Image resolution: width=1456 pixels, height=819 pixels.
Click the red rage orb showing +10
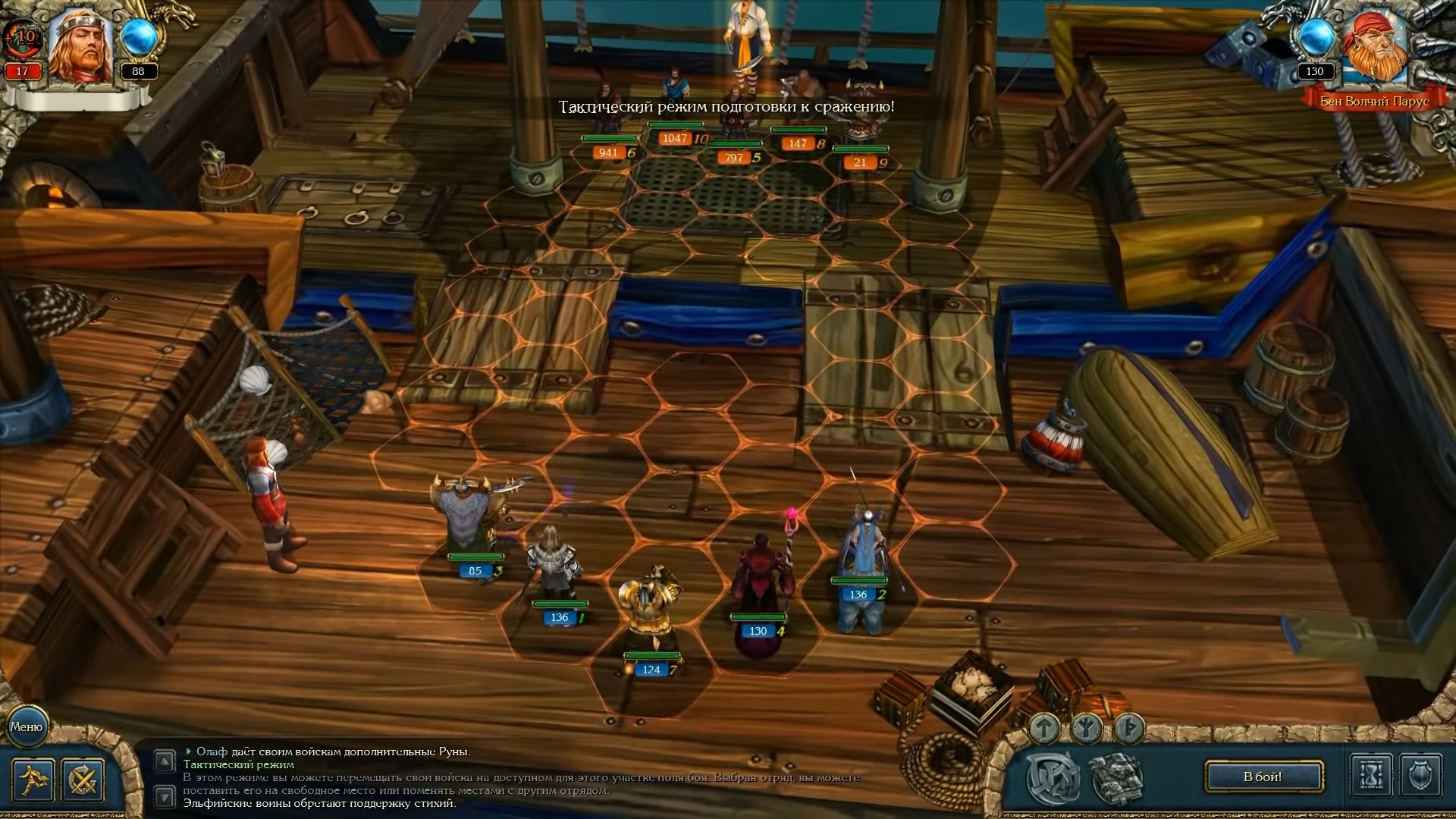[x=21, y=36]
